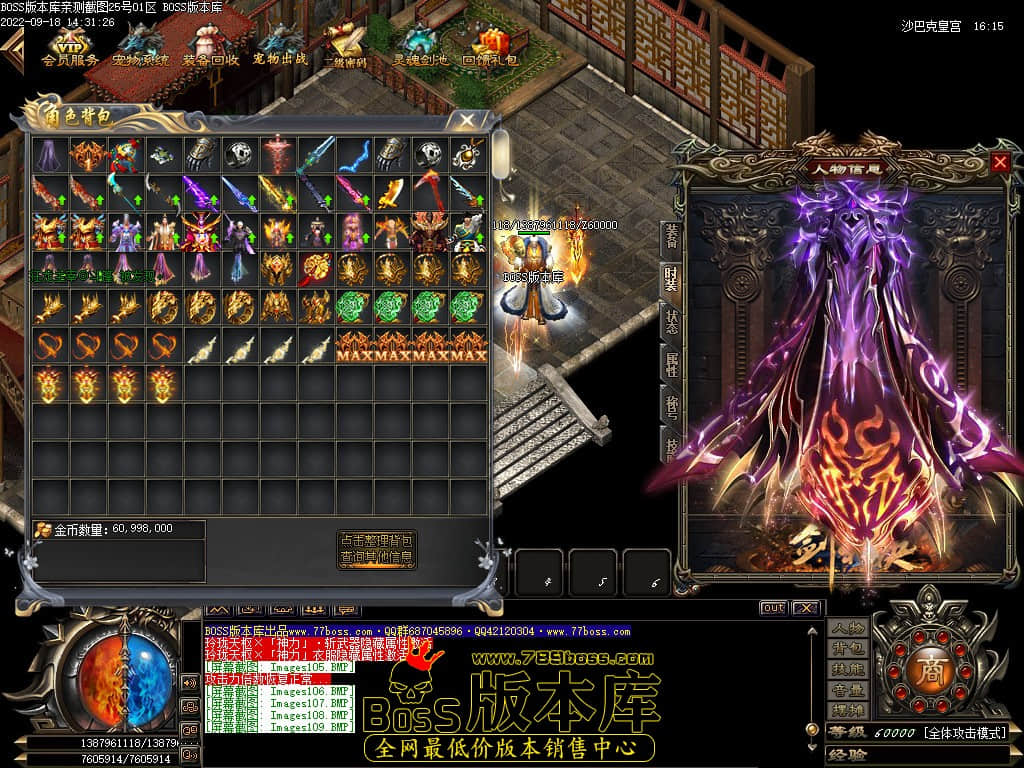
Task: Open the 技能 skills panel button
Action: tap(848, 670)
